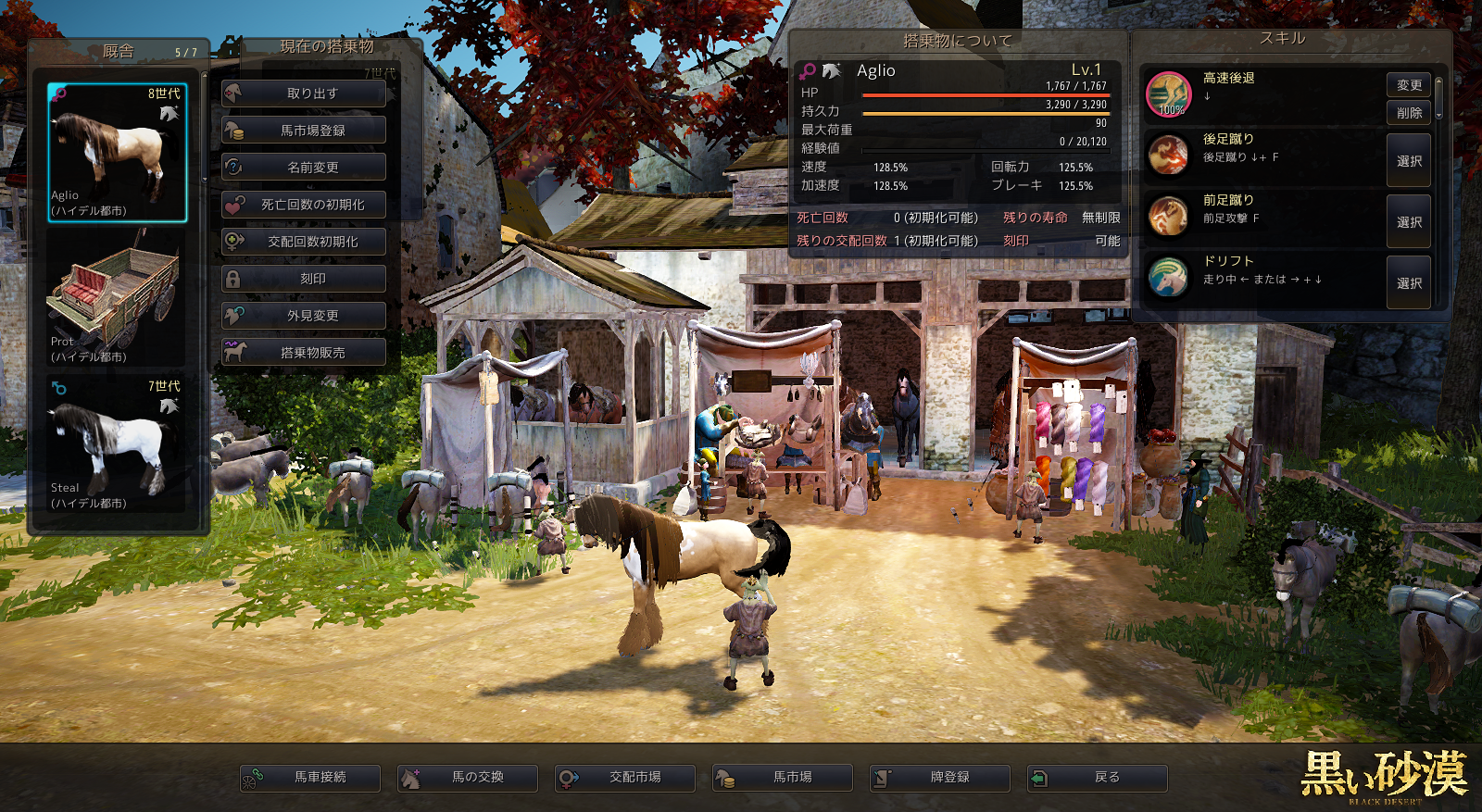Click 搭乗物販売 to sell the mount

coord(304,353)
